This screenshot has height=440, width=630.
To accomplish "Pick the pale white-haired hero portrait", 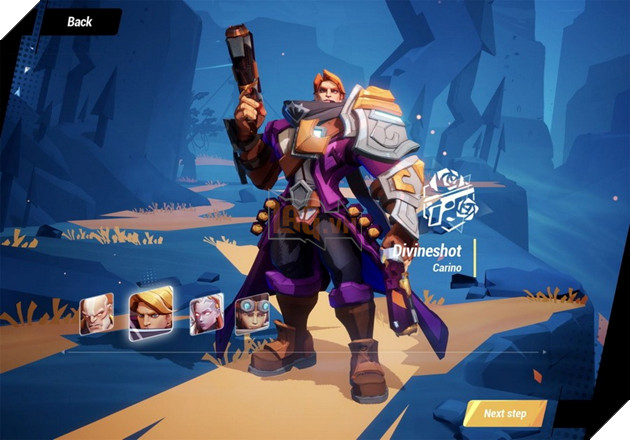I will (x=206, y=314).
